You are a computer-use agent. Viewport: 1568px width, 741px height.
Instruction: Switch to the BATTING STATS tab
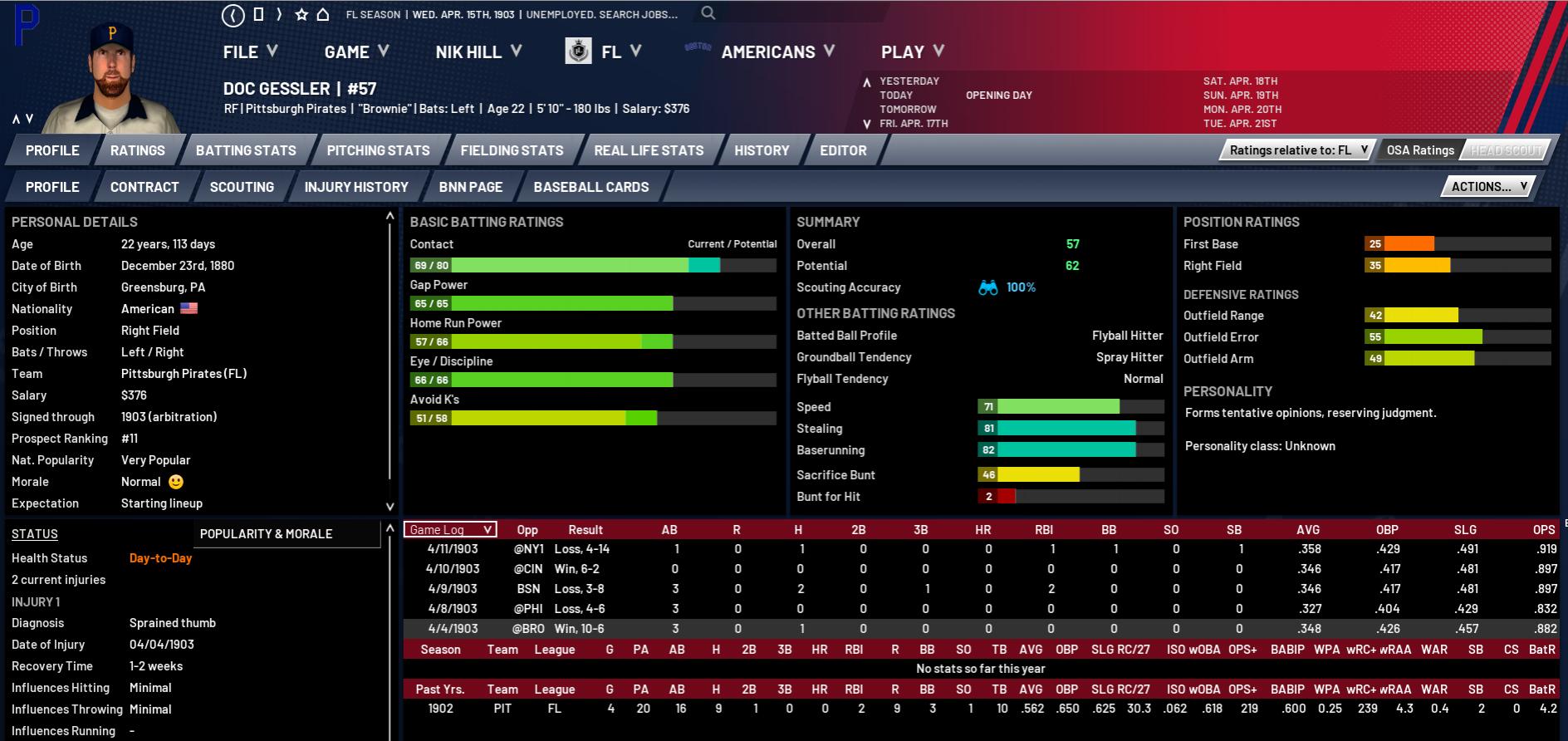(x=246, y=150)
